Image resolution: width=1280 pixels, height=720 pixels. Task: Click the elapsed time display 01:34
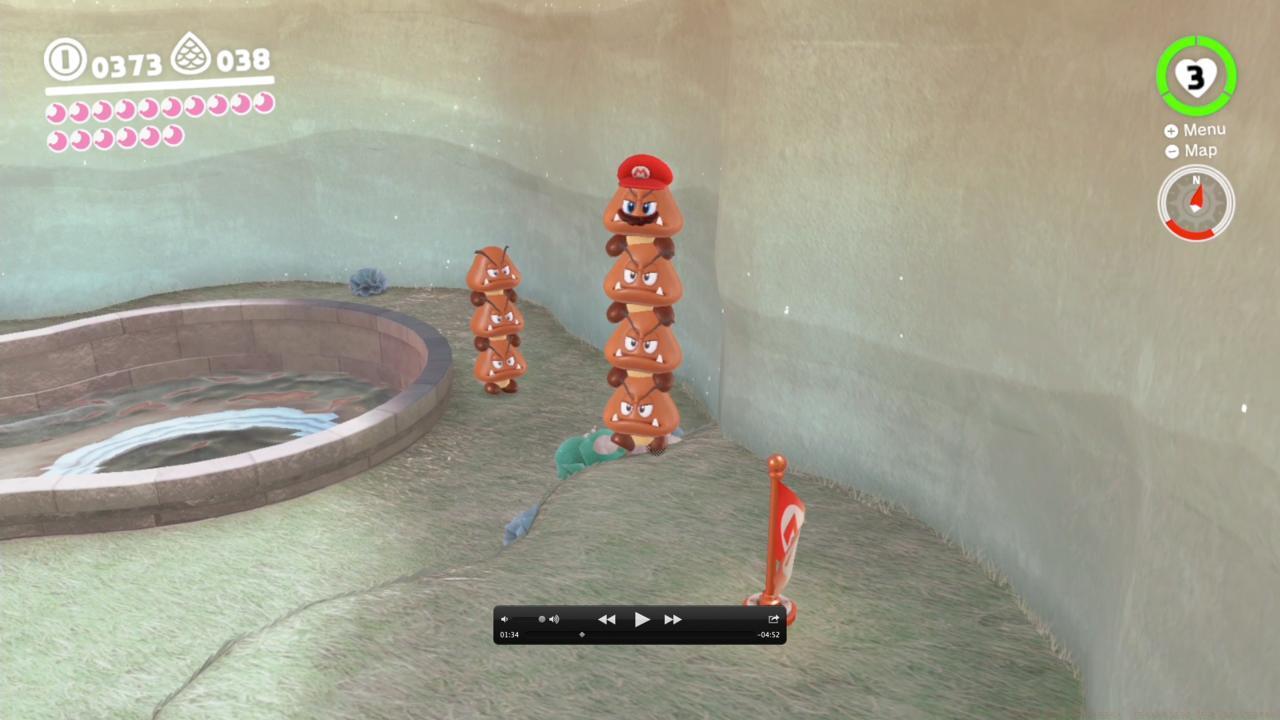pos(508,634)
